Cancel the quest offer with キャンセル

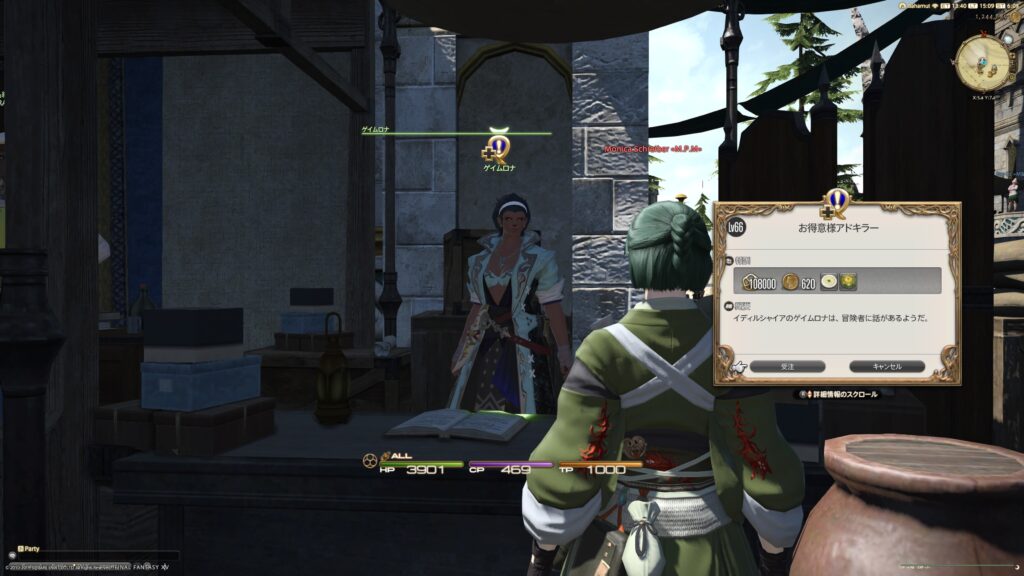[887, 367]
